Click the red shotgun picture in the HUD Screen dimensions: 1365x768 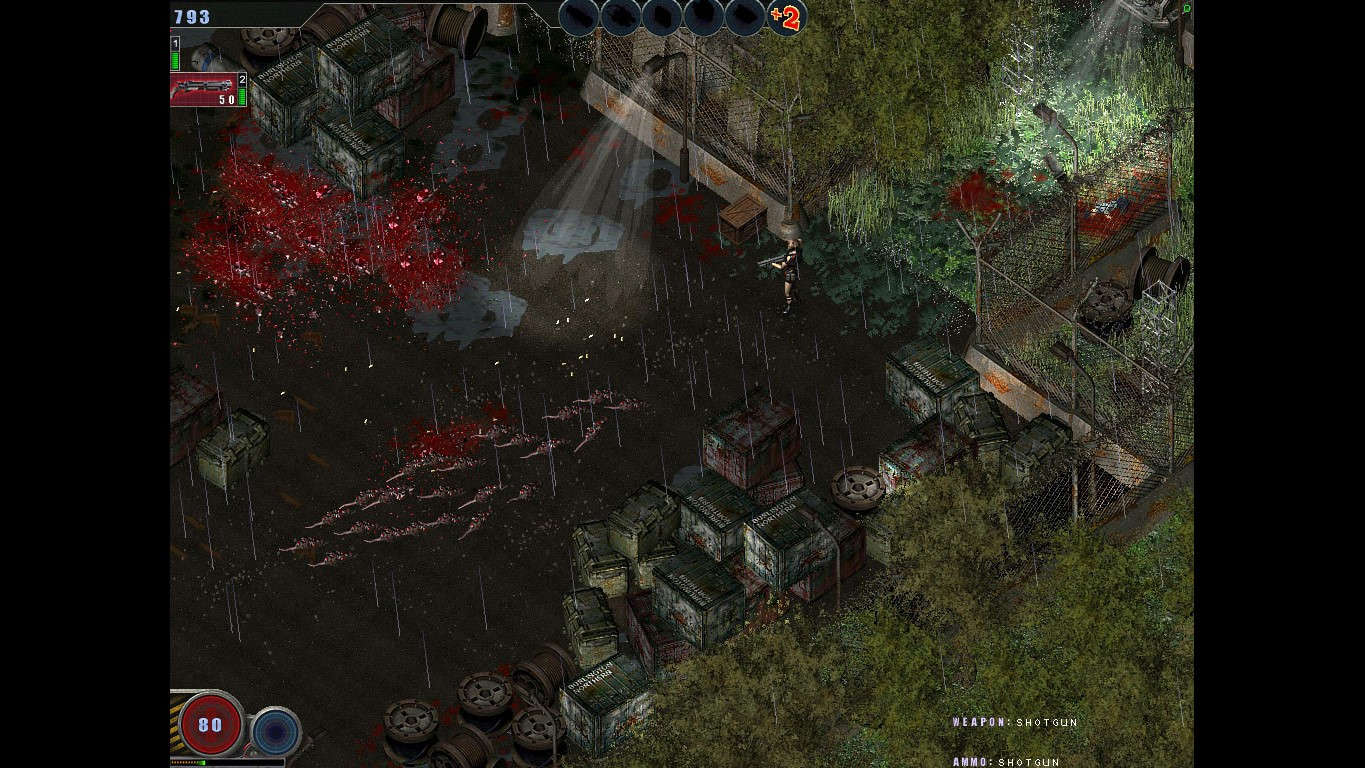202,87
